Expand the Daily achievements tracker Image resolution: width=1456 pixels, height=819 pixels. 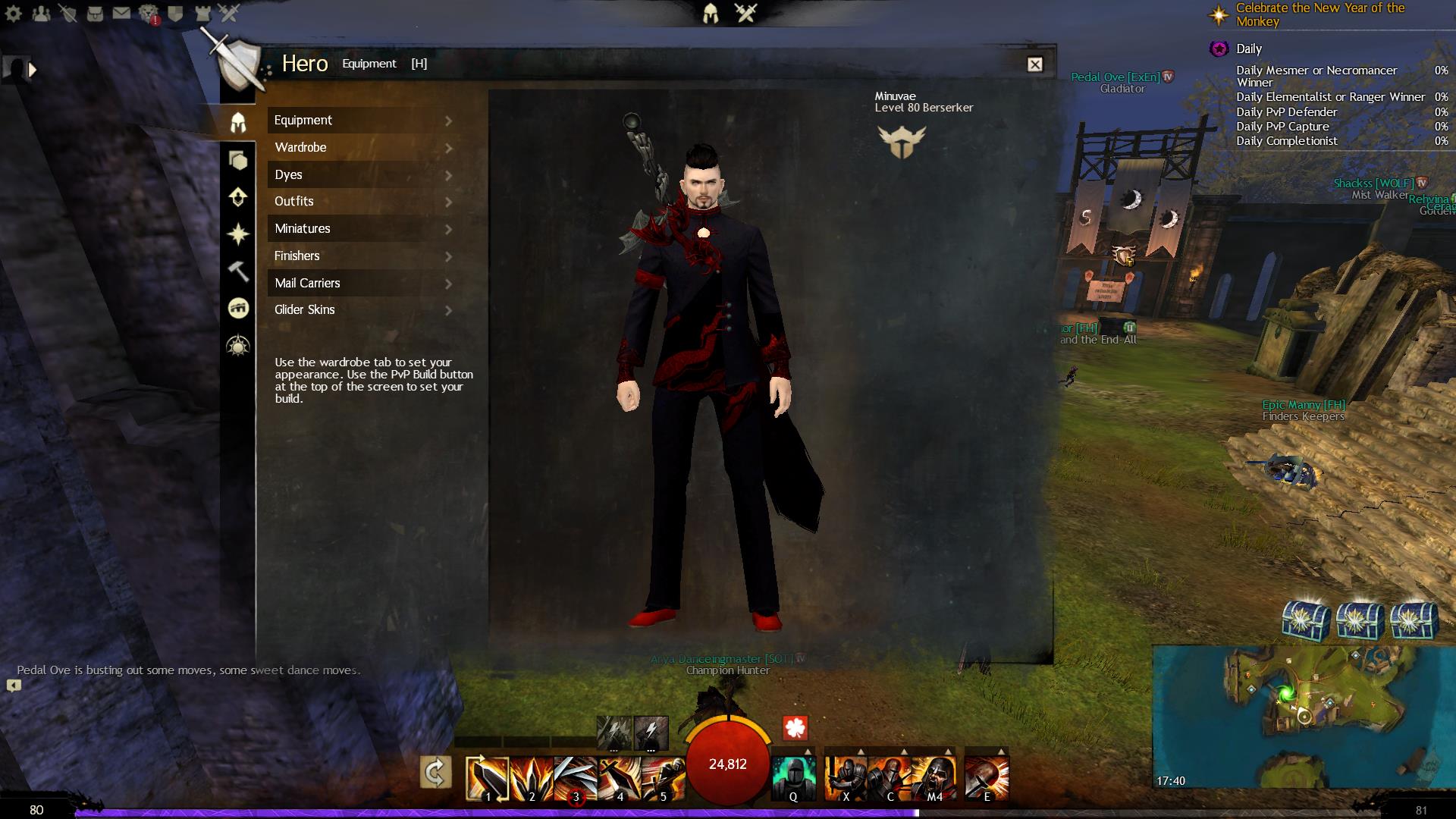point(1248,49)
